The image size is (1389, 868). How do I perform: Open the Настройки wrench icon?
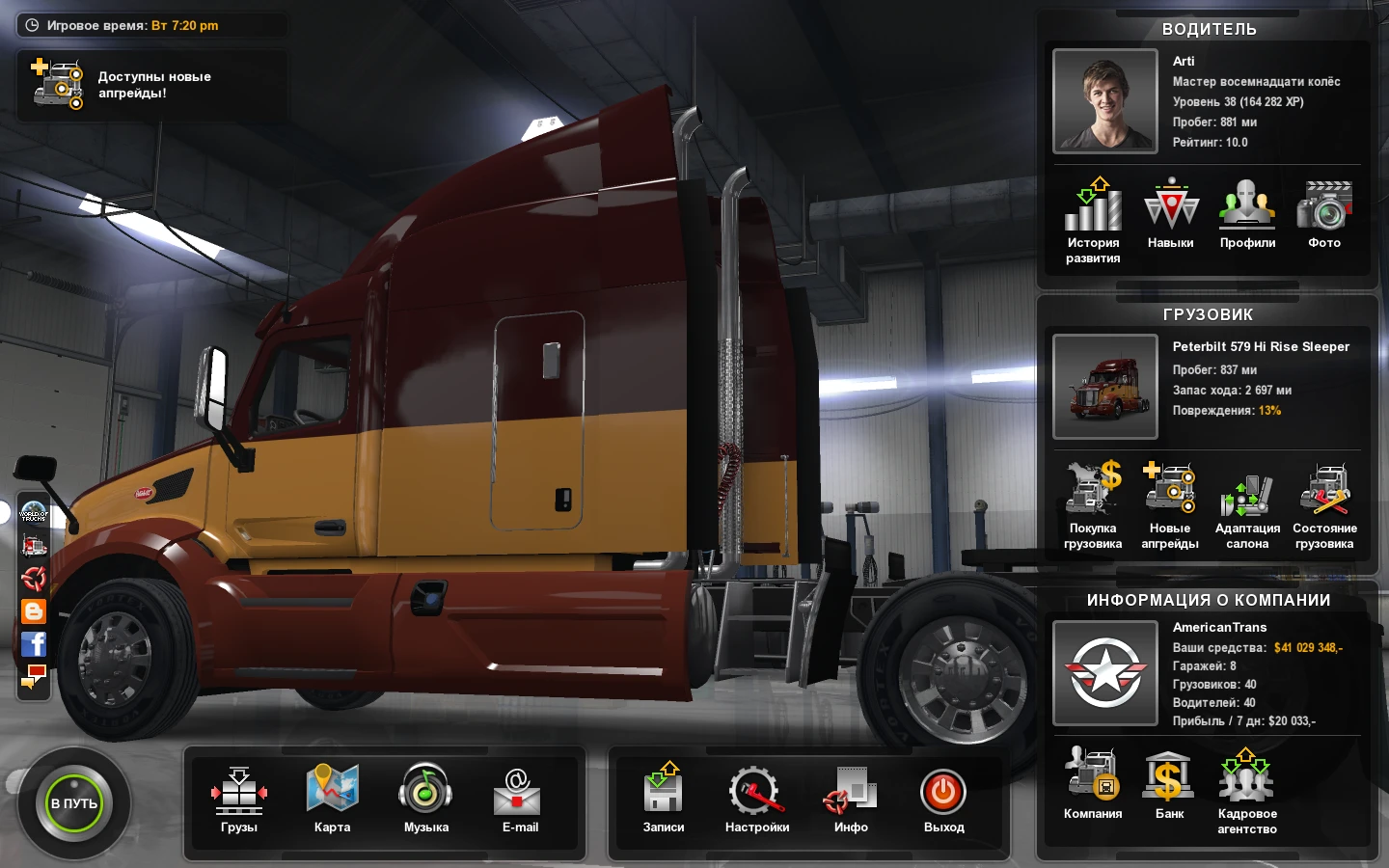[757, 791]
